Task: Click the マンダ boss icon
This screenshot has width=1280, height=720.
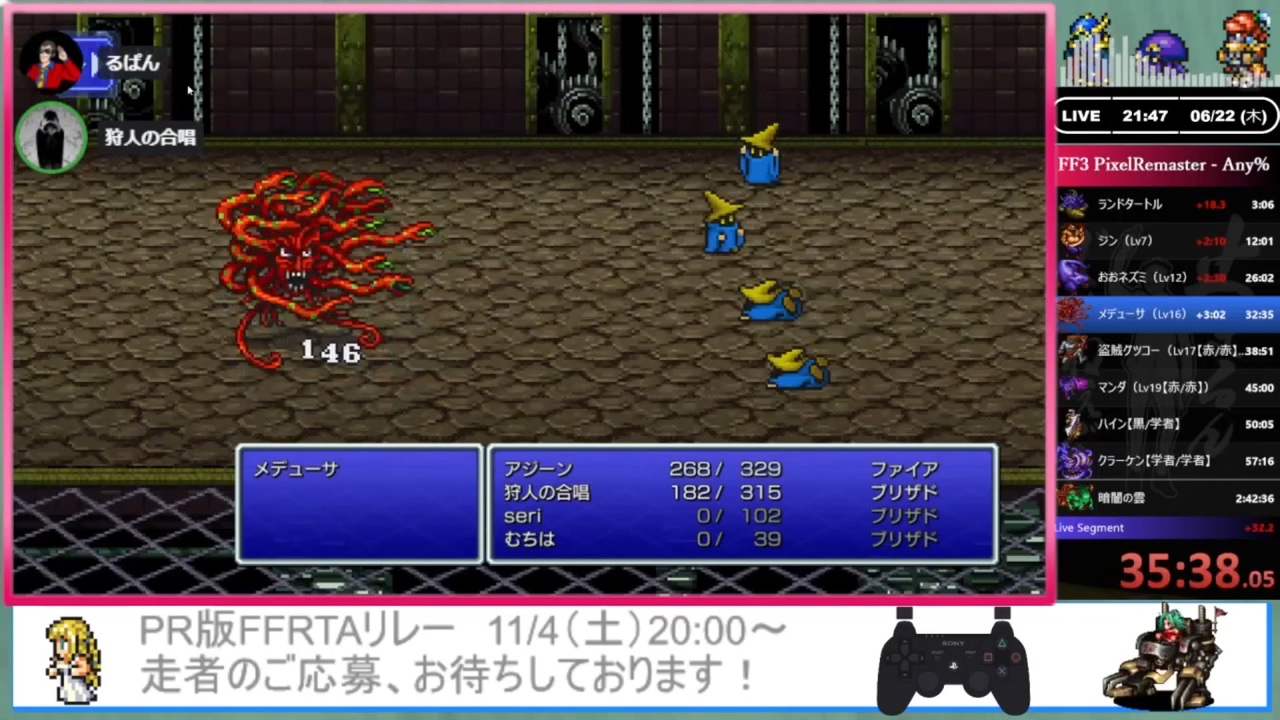Action: tap(1074, 387)
